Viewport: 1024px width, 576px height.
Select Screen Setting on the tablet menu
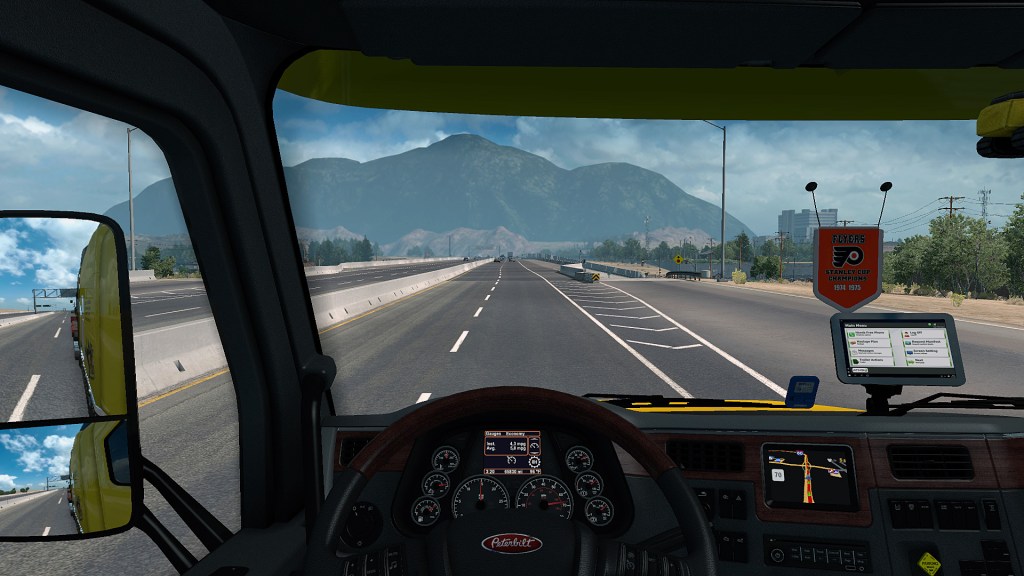click(926, 352)
